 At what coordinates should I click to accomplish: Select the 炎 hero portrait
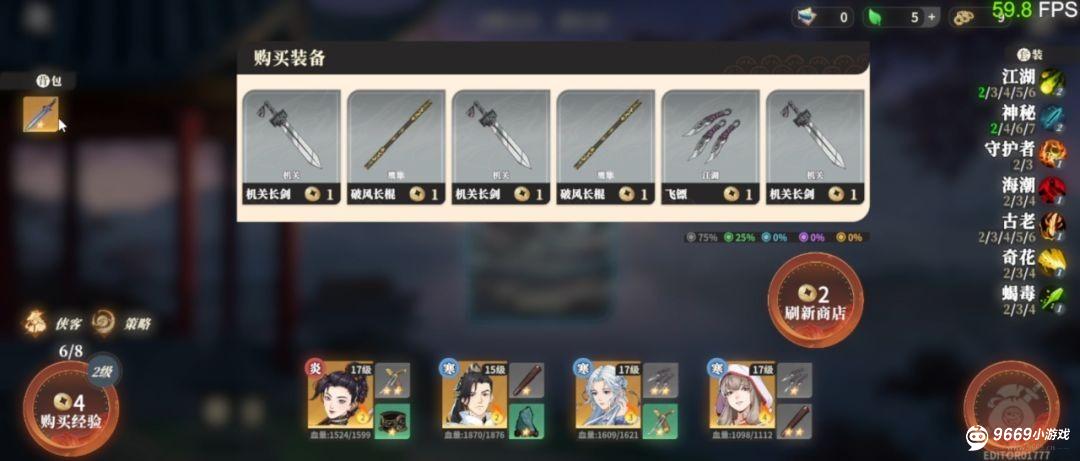click(340, 395)
